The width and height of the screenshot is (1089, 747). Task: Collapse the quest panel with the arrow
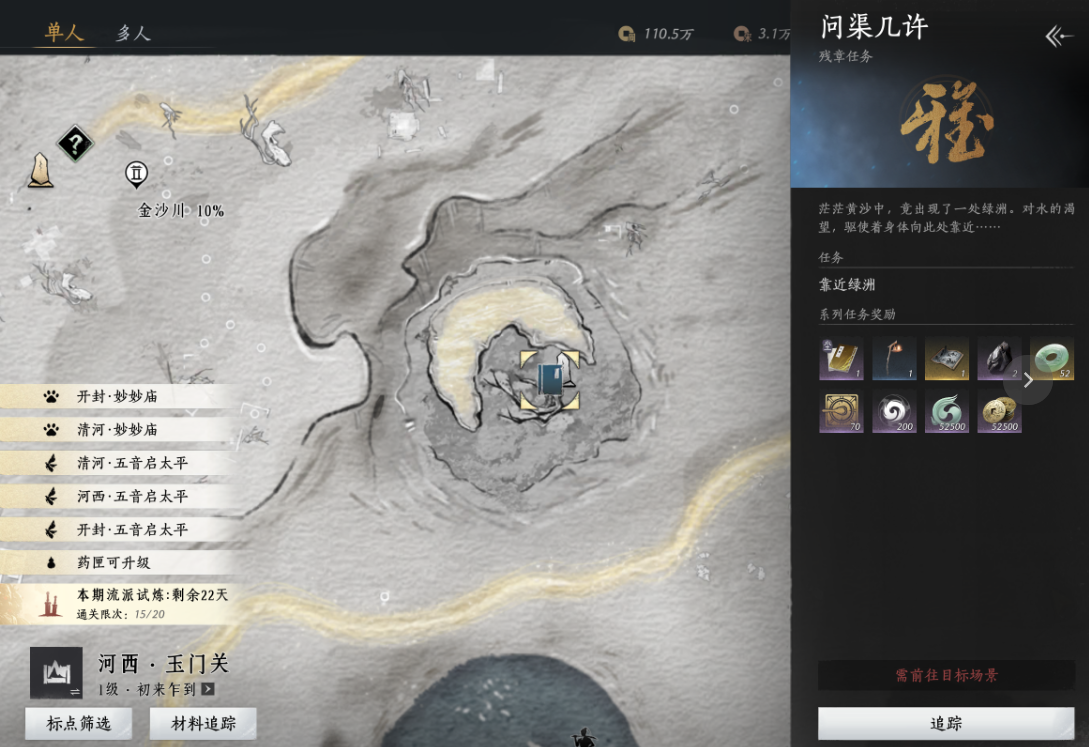(1059, 37)
